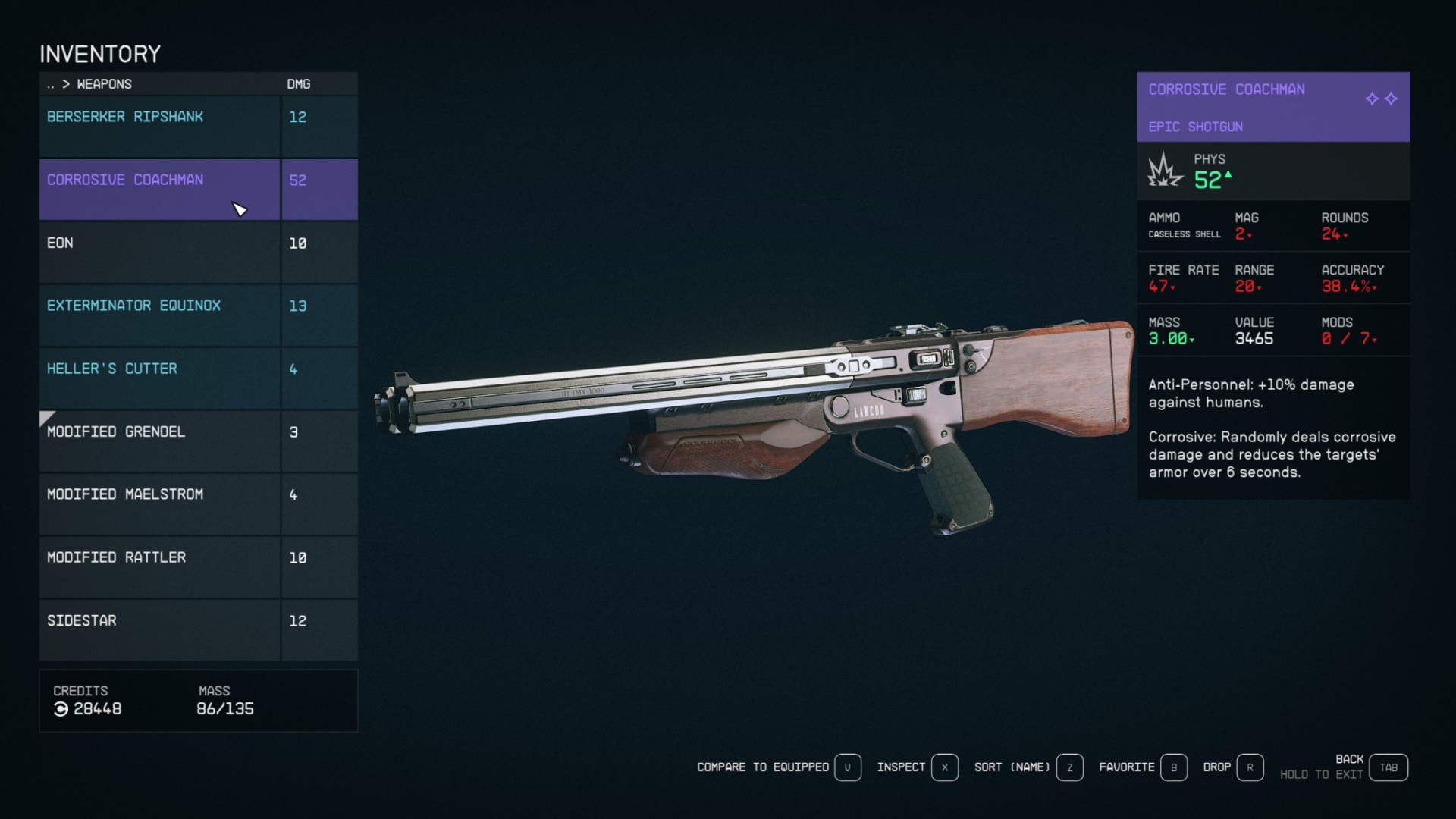Image resolution: width=1456 pixels, height=819 pixels.
Task: Choose the Corrosive Coachman shotgun row
Action: pyautogui.click(x=159, y=189)
